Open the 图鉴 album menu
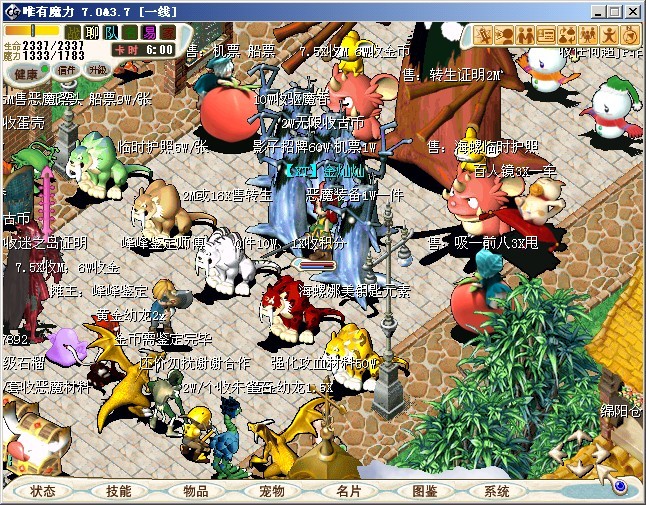The width and height of the screenshot is (646, 505). click(x=424, y=491)
